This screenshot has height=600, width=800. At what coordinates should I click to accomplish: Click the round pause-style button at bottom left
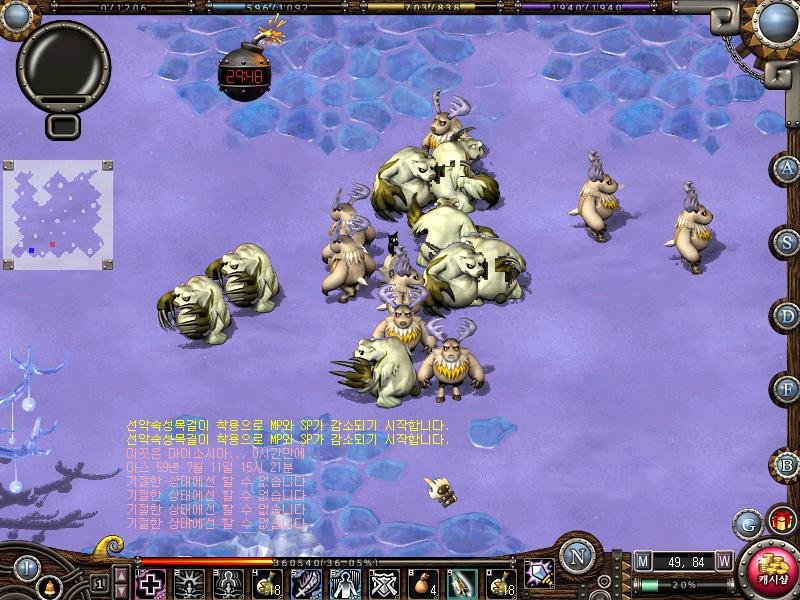coord(26,566)
